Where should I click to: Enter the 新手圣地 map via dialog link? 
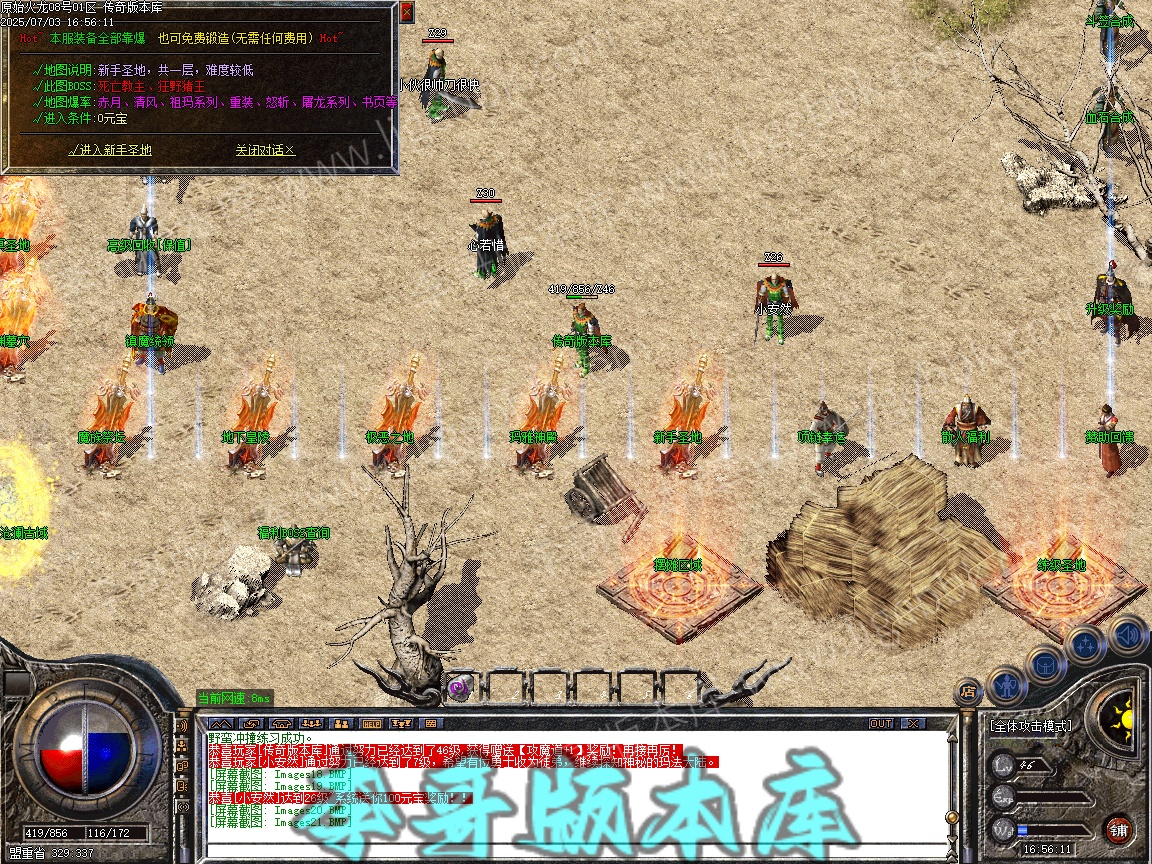pos(110,150)
